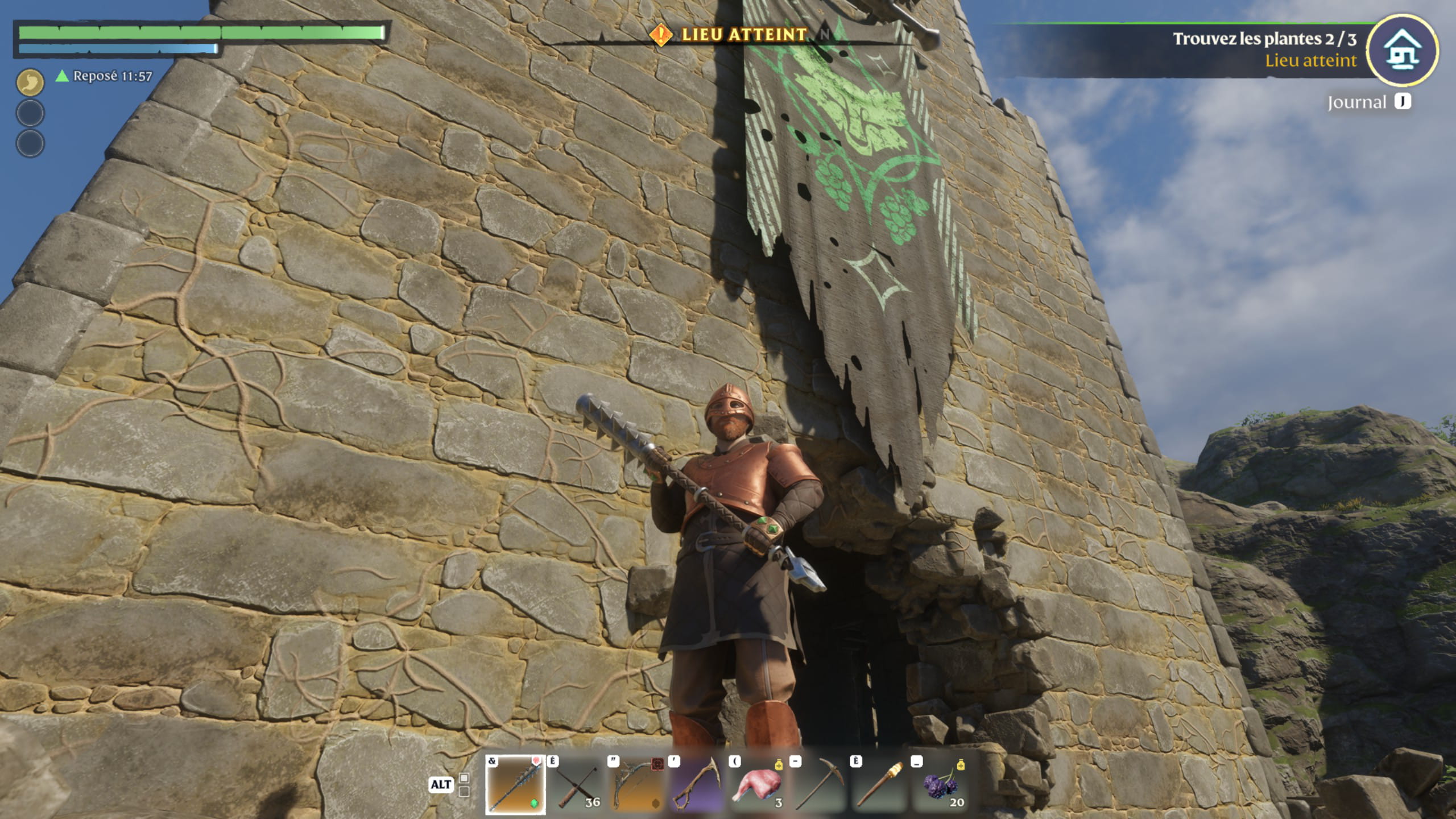Open the 'Trouvez les plantes' quest entry

1264,39
